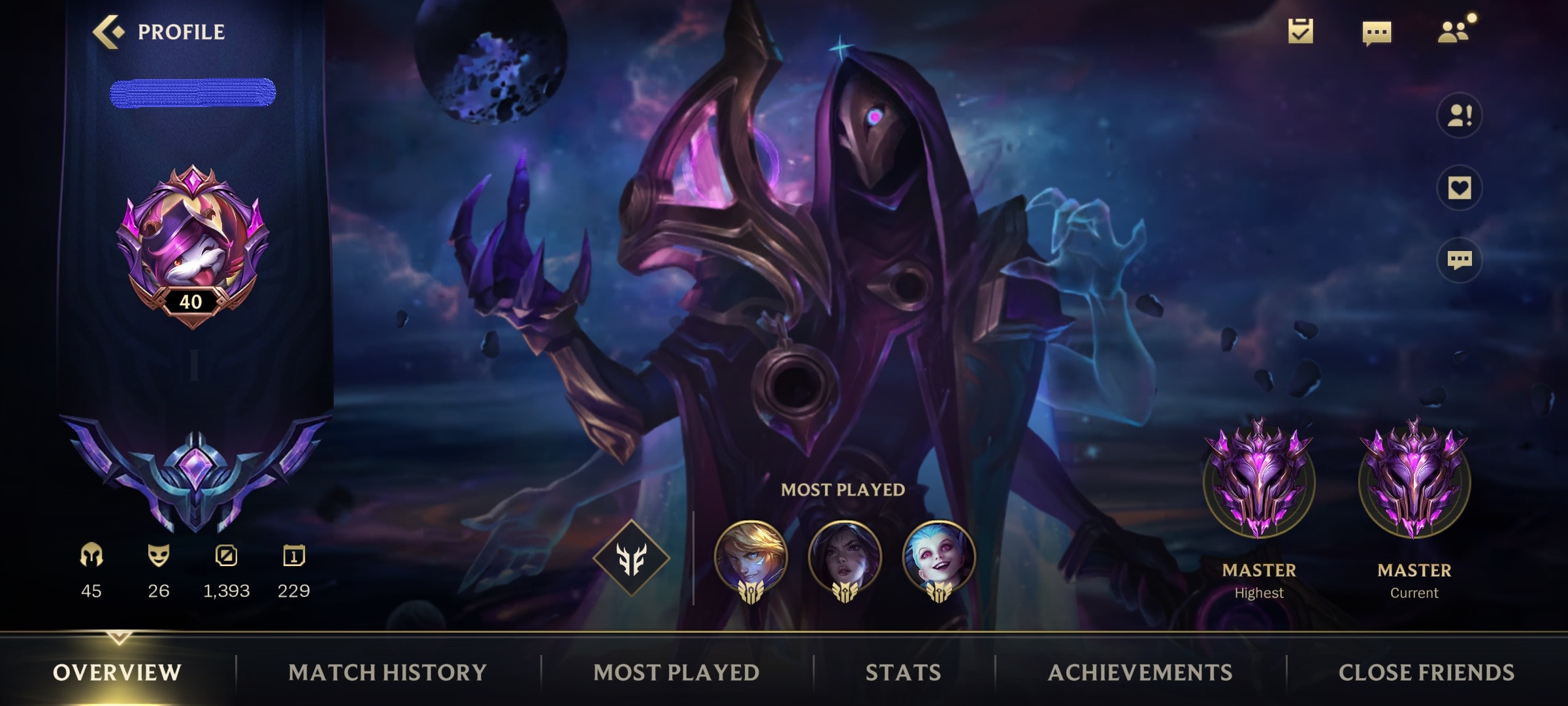1568x706 pixels.
Task: Switch to the Match History tab
Action: 388,672
